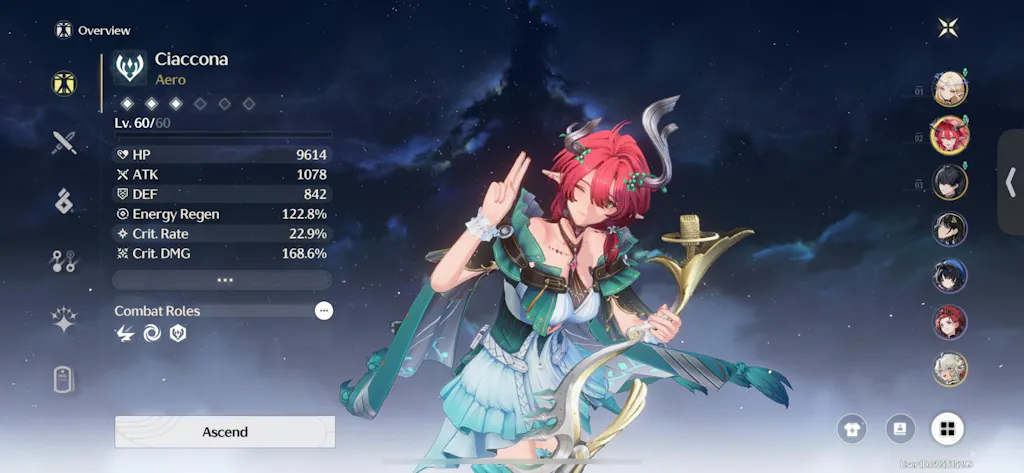
Task: Choose the blue-beret character portrait
Action: coord(950,276)
